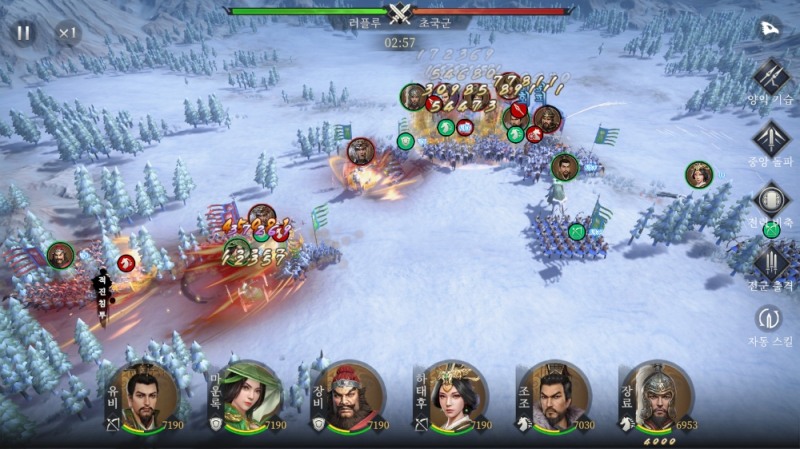Toggle the 자동 스킬 auto skill button
This screenshot has height=449, width=800.
(771, 319)
